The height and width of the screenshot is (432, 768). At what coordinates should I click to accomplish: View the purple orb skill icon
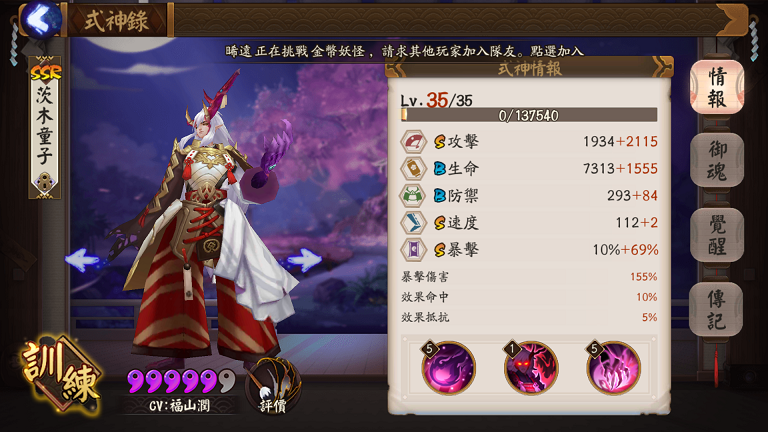[448, 367]
